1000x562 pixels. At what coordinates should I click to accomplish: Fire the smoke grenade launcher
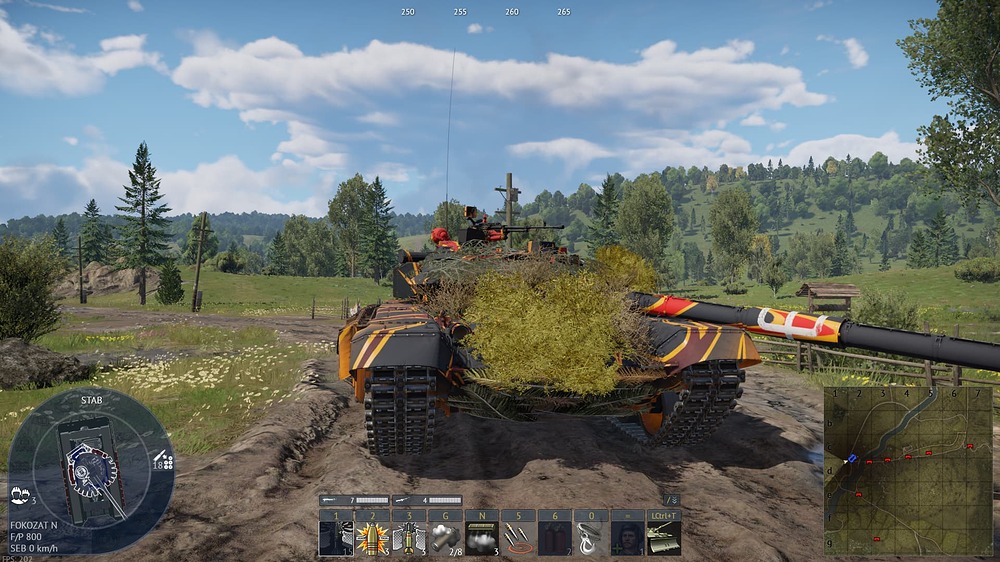[x=445, y=538]
